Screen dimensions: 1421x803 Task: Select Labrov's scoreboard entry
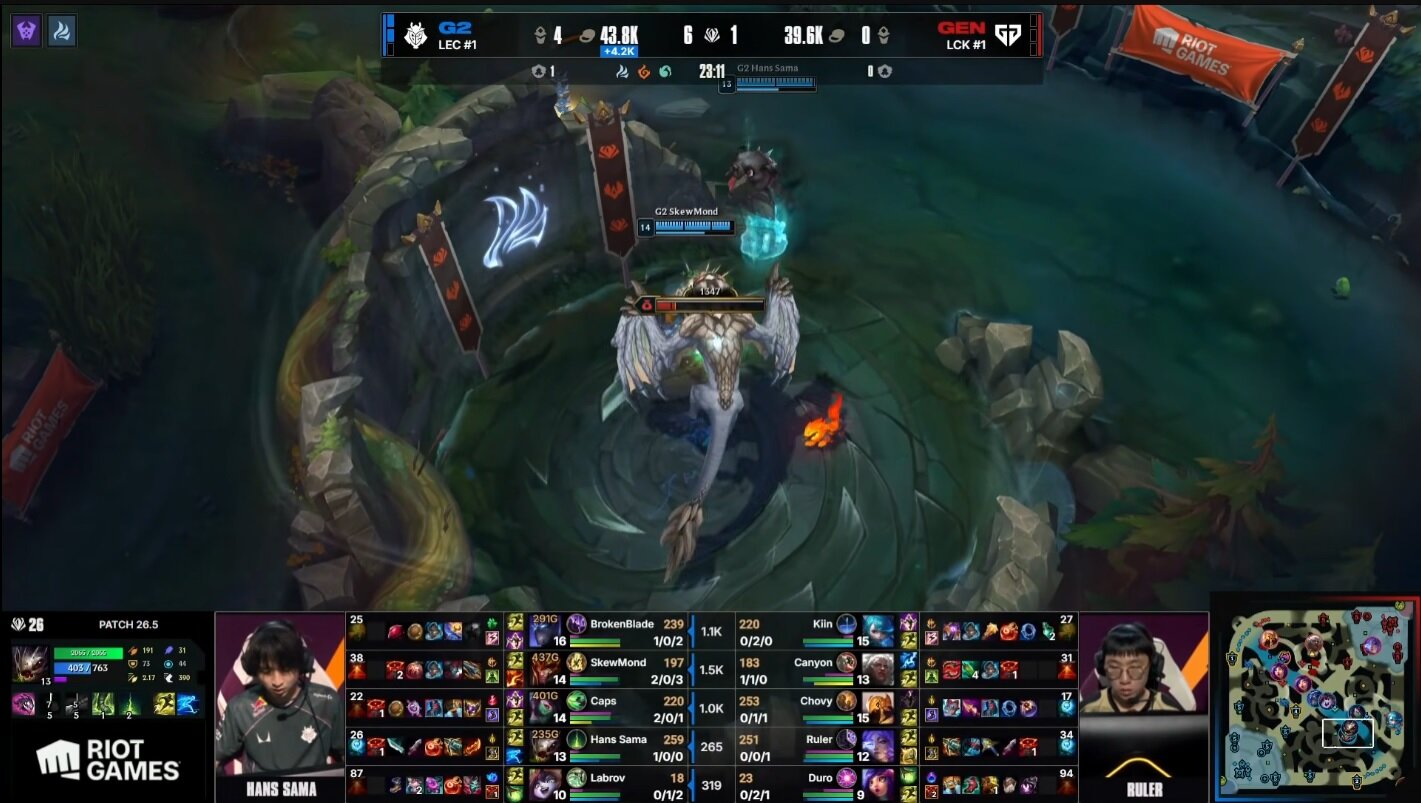pyautogui.click(x=606, y=777)
